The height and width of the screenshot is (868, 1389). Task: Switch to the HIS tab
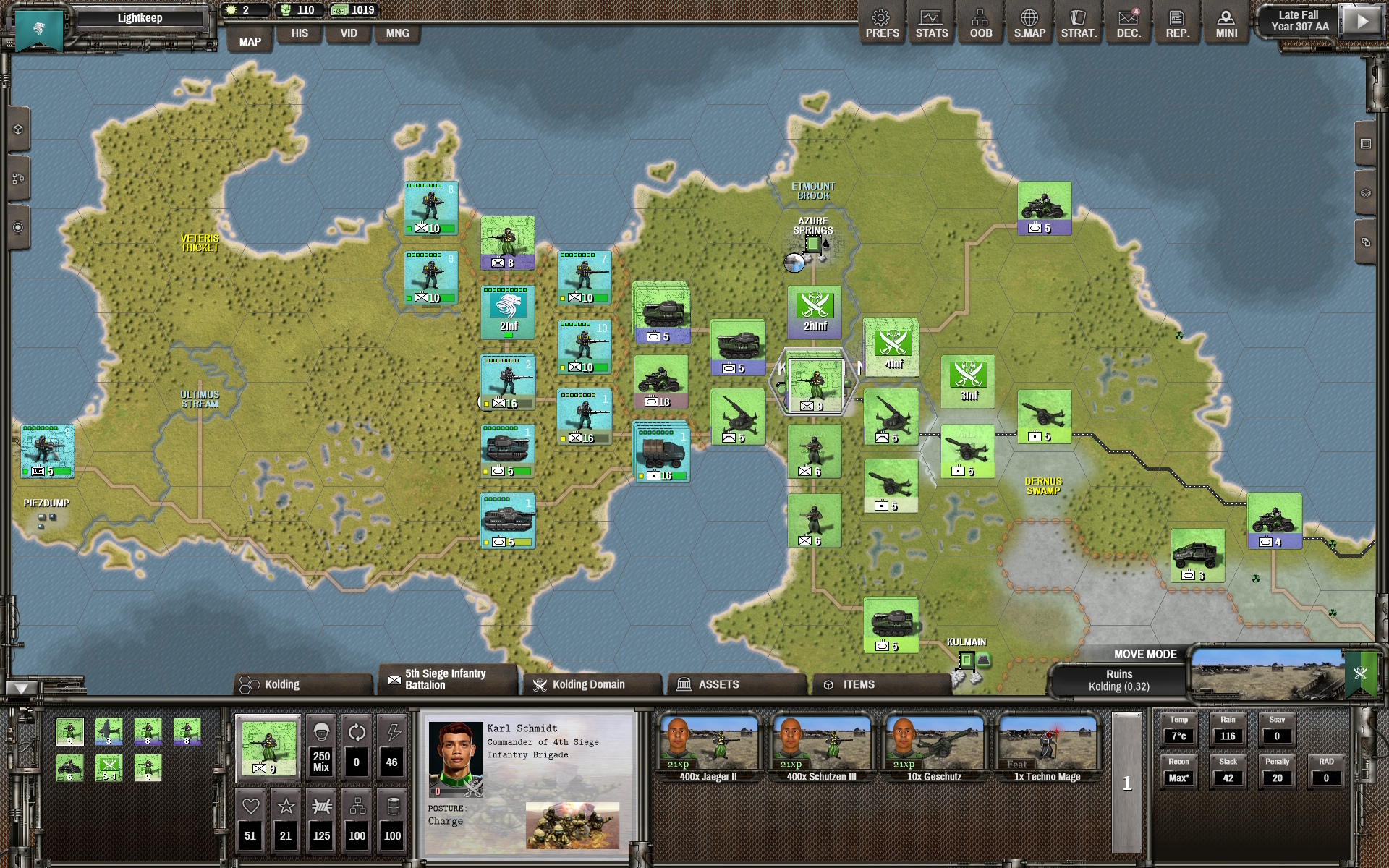pyautogui.click(x=299, y=33)
